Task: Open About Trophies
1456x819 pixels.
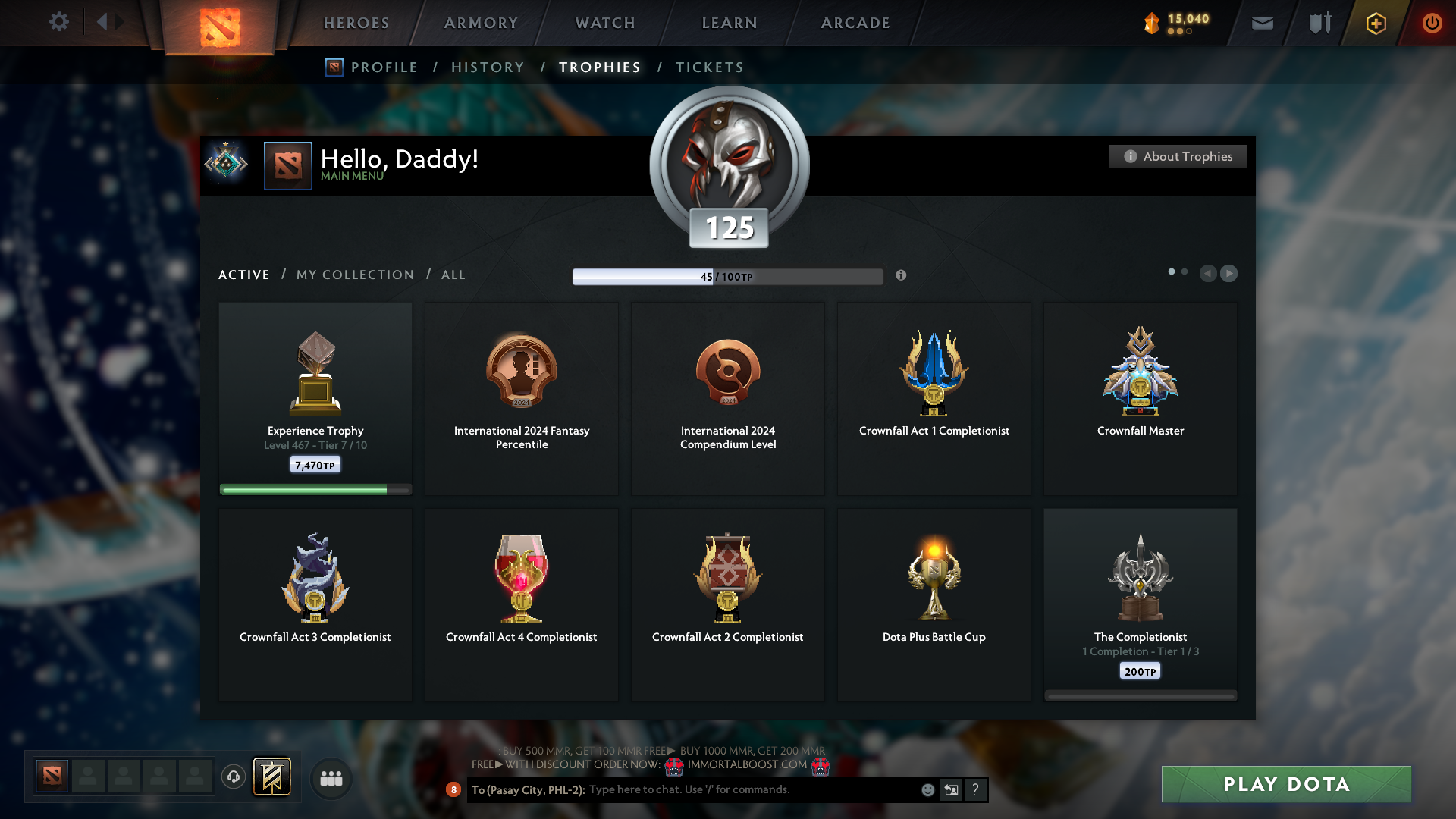Action: coord(1178,156)
